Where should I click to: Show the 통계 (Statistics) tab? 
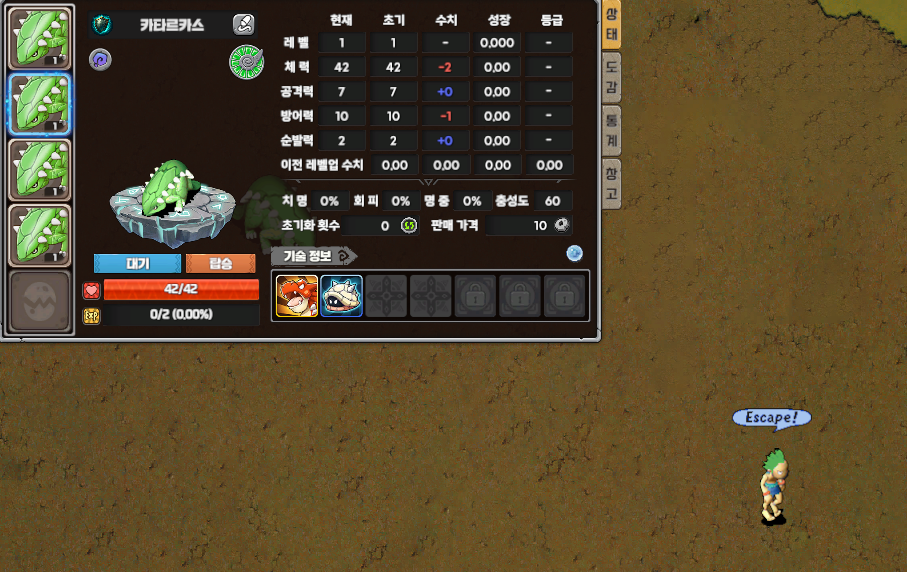click(611, 130)
